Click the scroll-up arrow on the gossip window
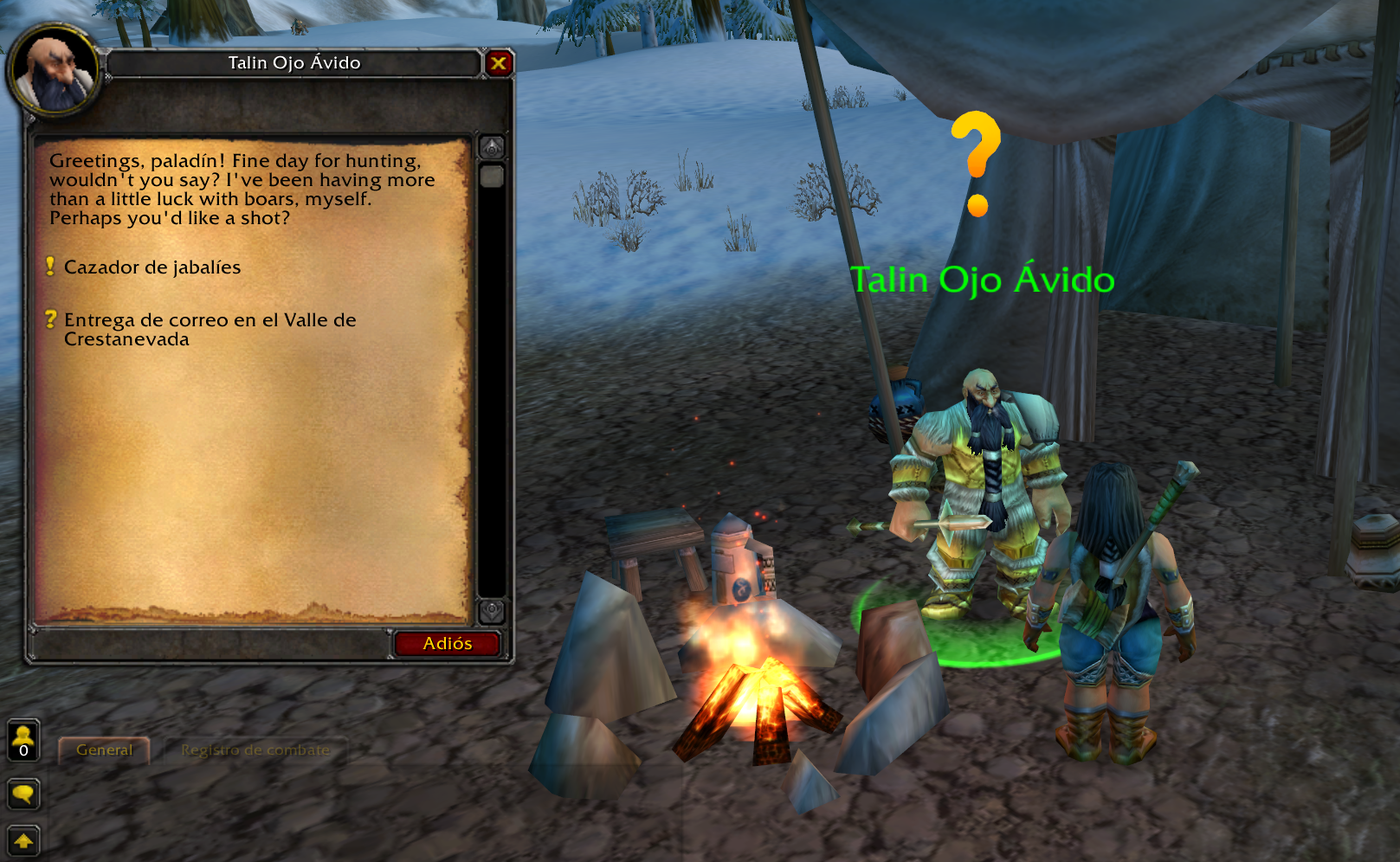1400x862 pixels. point(491,146)
